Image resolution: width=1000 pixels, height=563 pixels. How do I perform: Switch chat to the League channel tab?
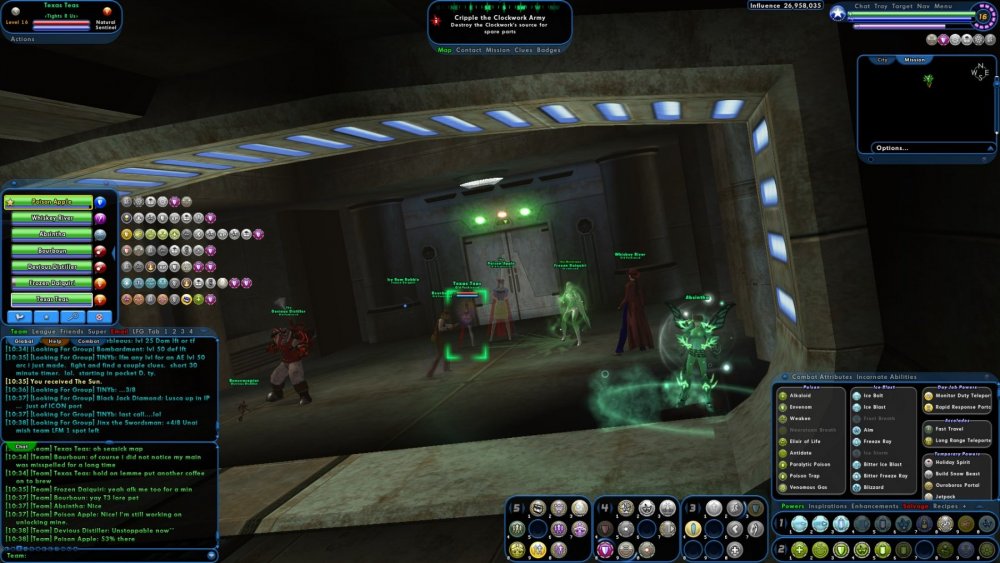(x=44, y=331)
